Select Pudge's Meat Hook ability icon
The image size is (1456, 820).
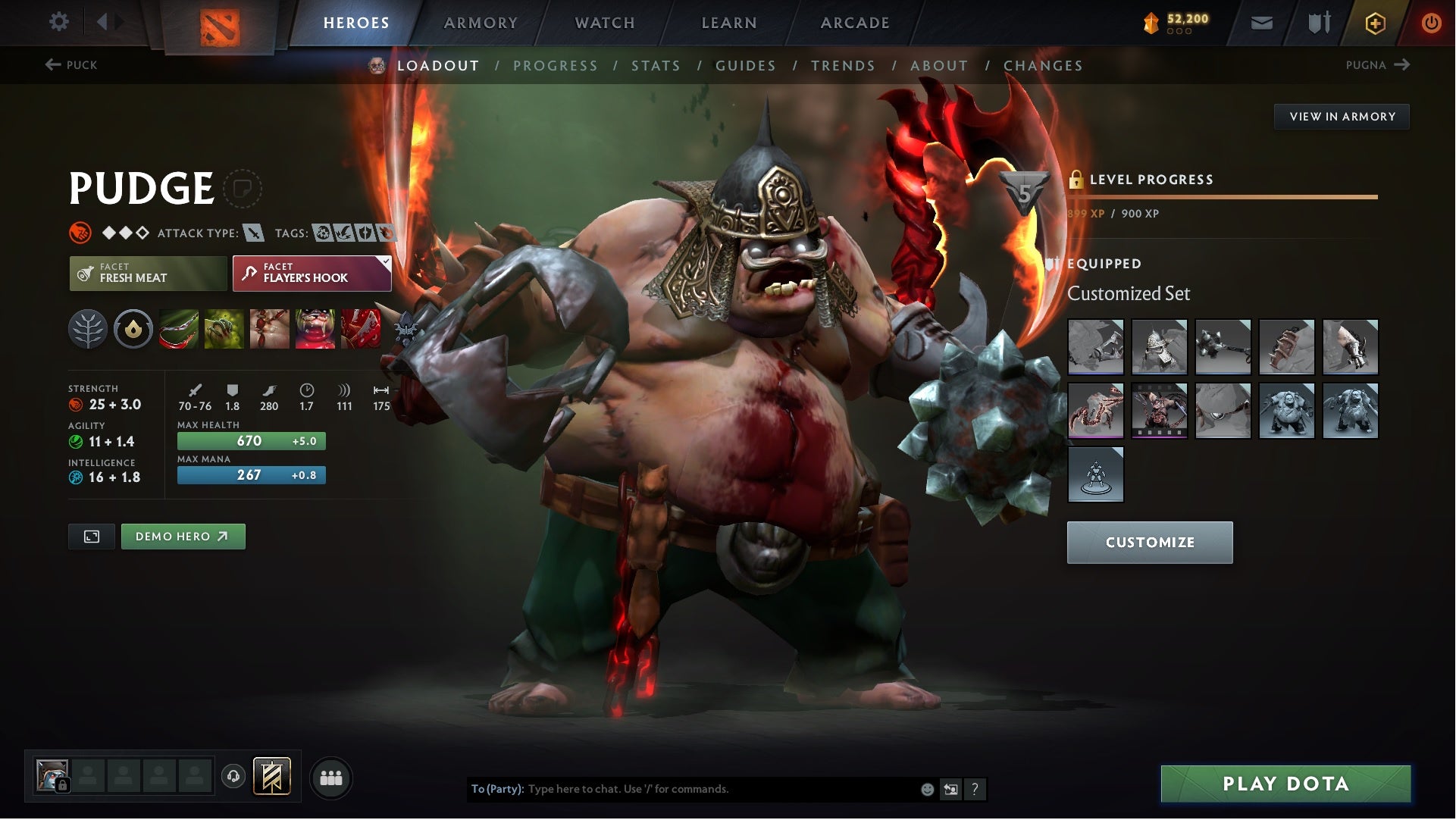point(177,328)
